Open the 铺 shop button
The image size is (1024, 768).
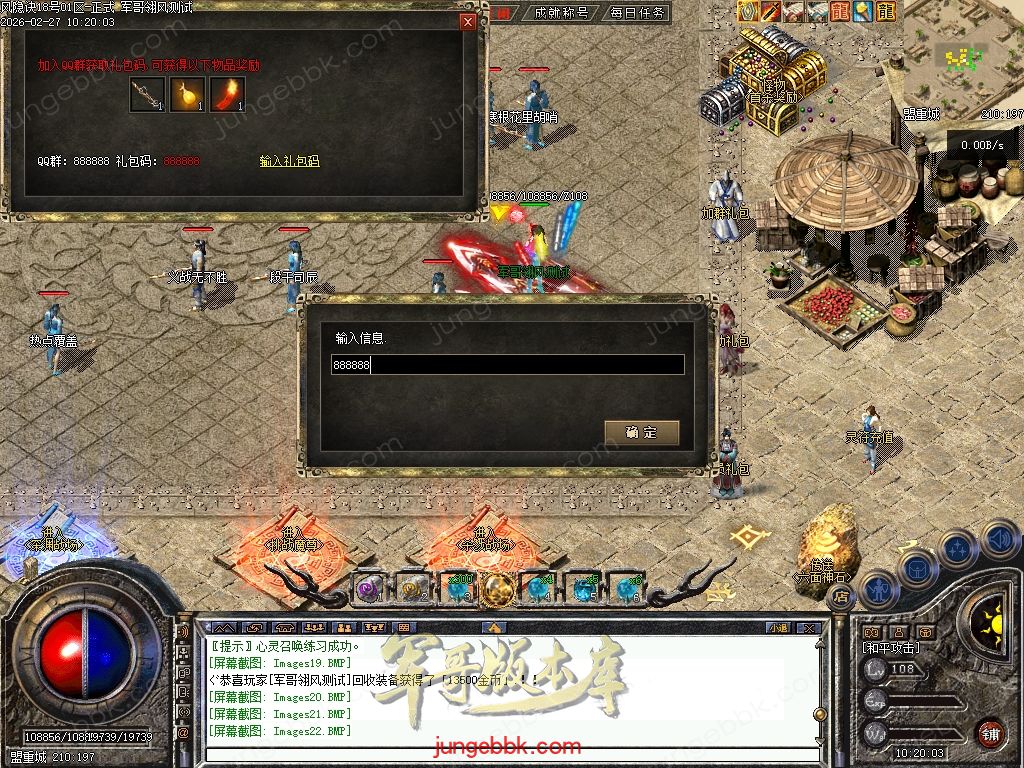tap(990, 733)
